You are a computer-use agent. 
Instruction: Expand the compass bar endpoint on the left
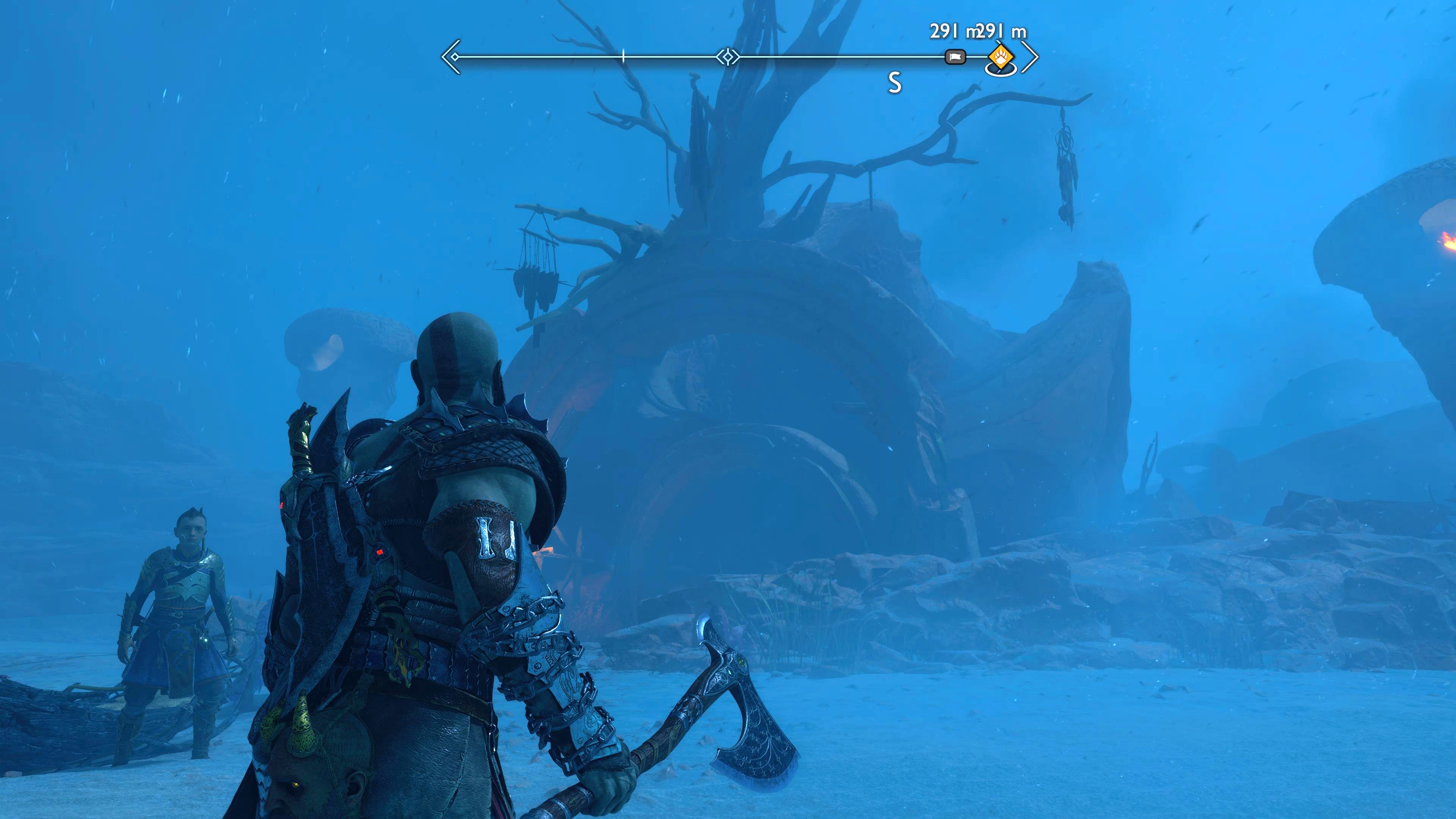[x=455, y=58]
